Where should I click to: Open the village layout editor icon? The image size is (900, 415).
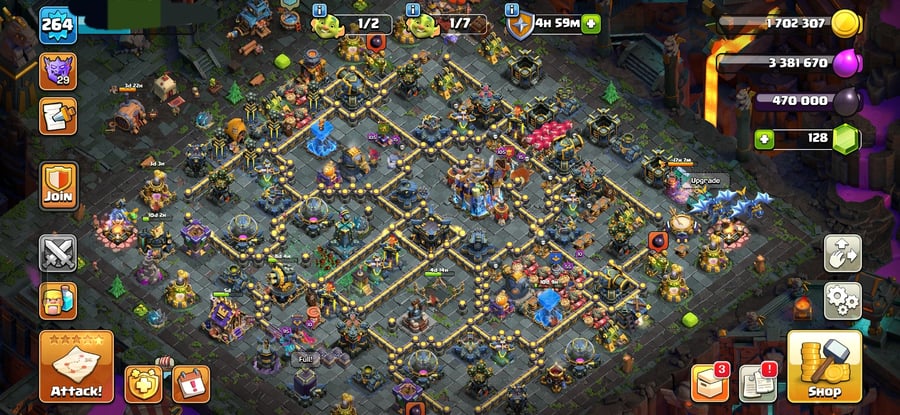(842, 254)
